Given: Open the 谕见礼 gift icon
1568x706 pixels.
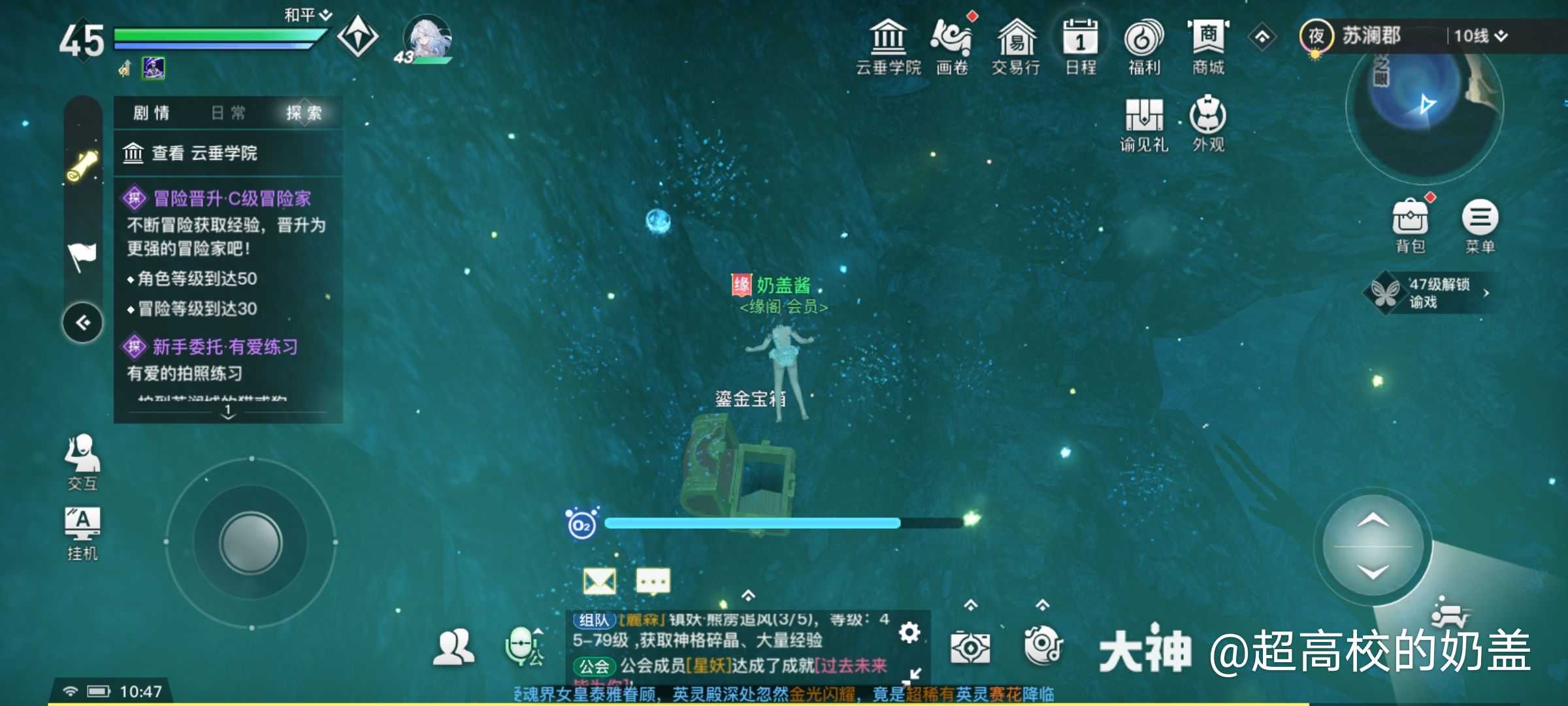Looking at the screenshot, I should coord(1143,124).
